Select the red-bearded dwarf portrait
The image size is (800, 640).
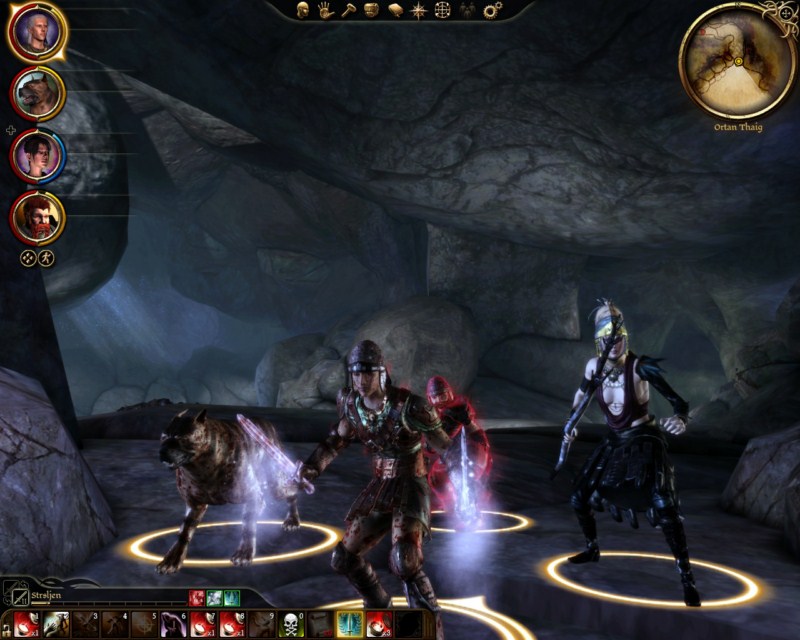pos(37,217)
